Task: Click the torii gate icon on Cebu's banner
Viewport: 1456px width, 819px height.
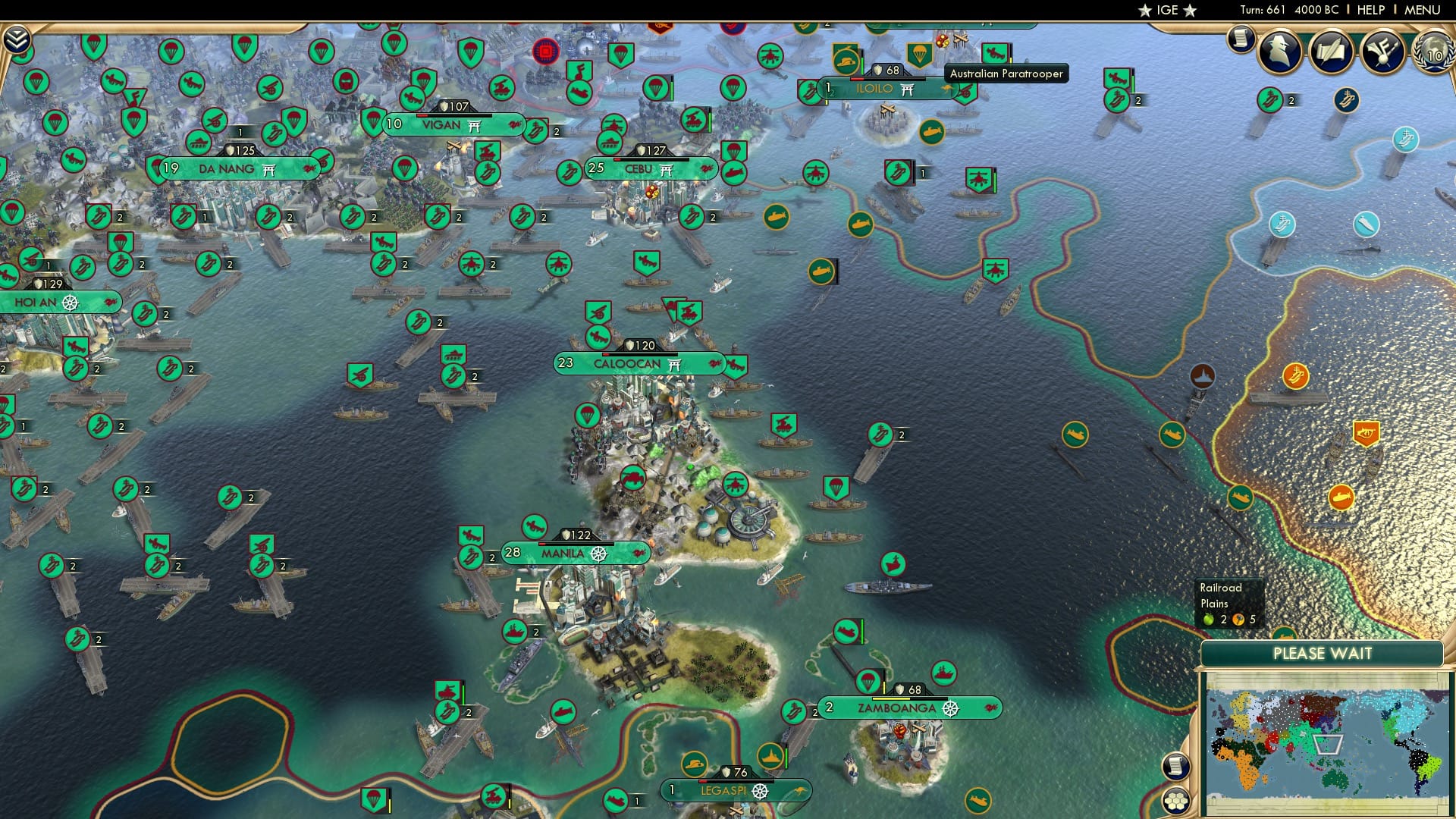Action: point(666,170)
